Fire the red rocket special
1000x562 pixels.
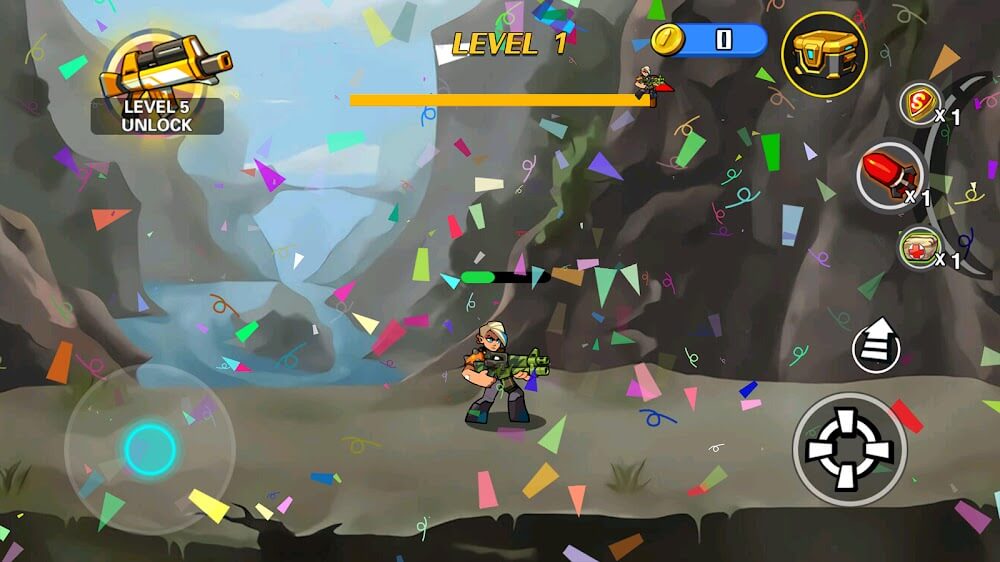coord(889,176)
